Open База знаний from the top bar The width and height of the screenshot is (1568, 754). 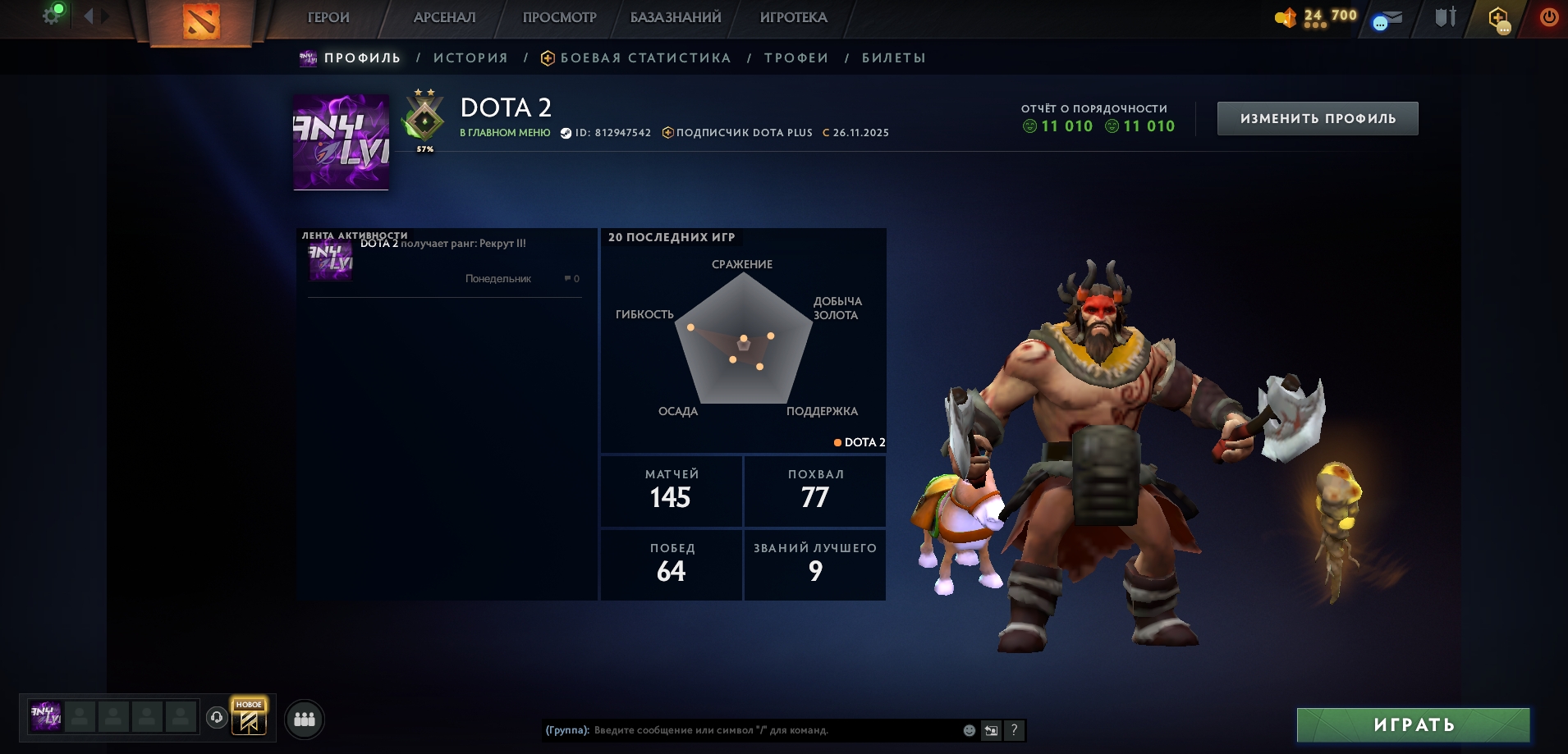[x=676, y=17]
